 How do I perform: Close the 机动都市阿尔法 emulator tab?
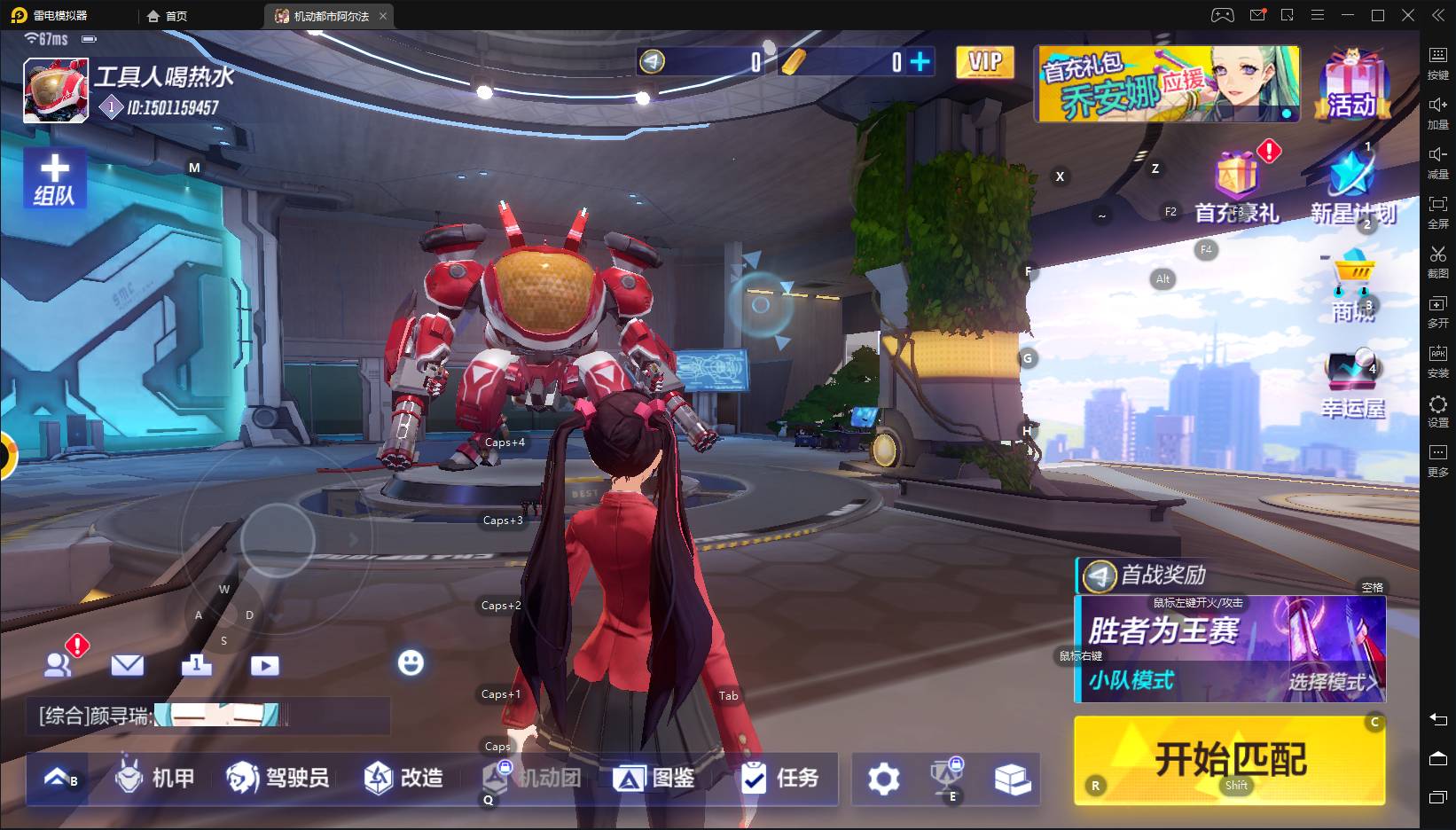[383, 16]
